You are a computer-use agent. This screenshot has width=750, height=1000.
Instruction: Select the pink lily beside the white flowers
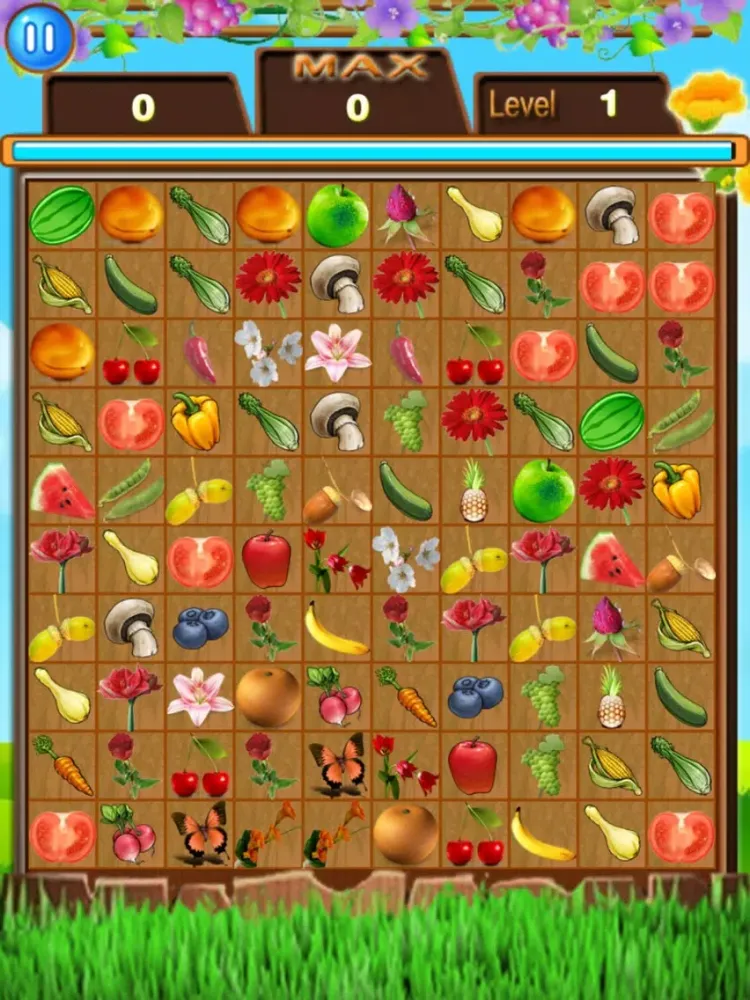click(x=337, y=353)
